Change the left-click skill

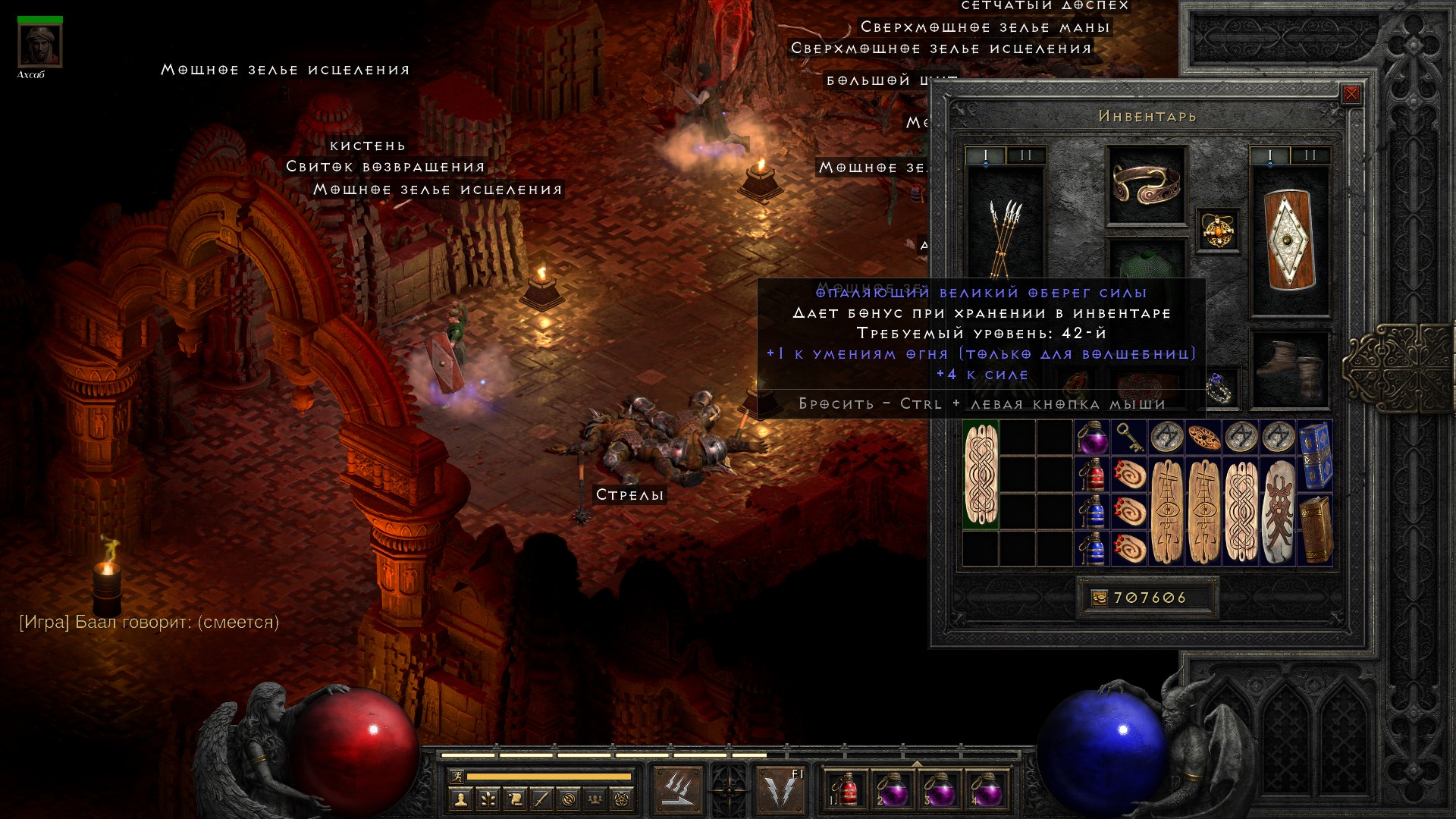coord(678,790)
